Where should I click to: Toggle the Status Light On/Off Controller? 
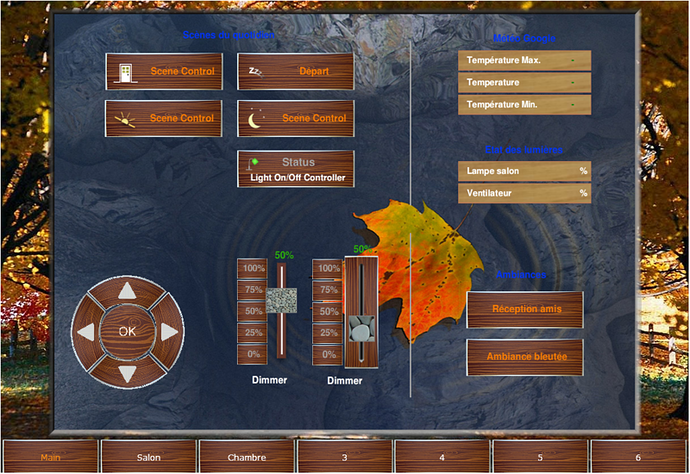click(x=296, y=169)
